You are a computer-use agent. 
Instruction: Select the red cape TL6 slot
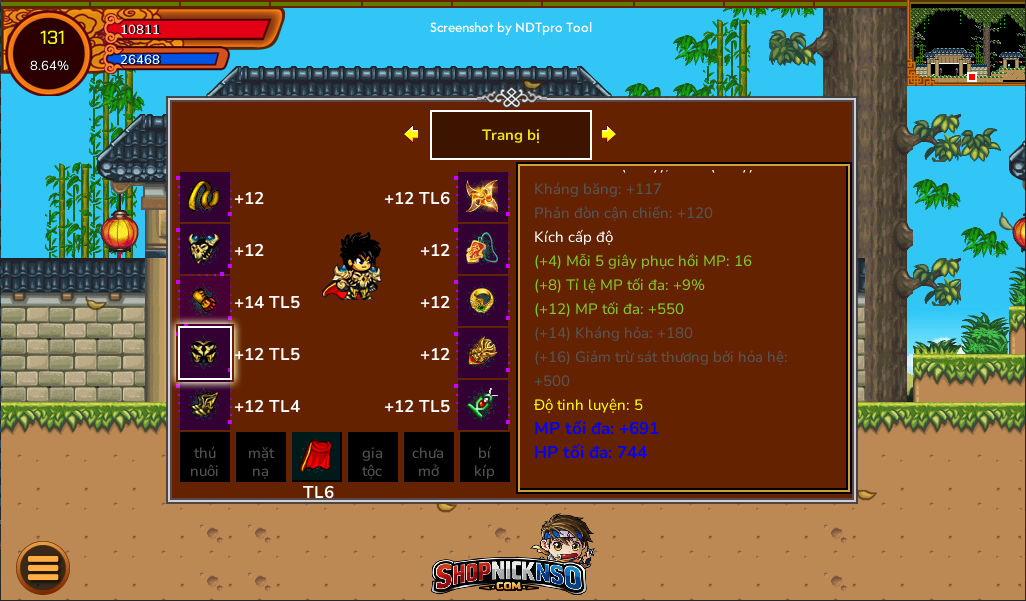[317, 458]
